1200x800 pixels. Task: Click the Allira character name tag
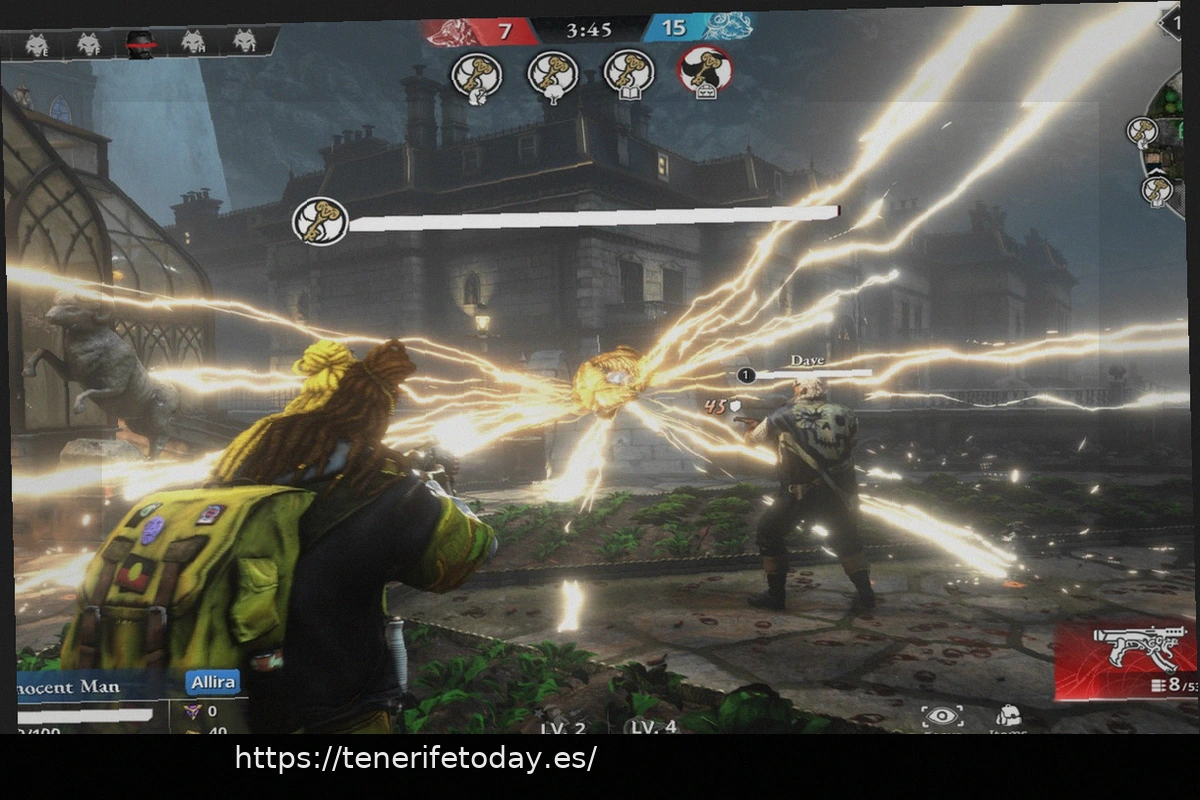pyautogui.click(x=212, y=682)
